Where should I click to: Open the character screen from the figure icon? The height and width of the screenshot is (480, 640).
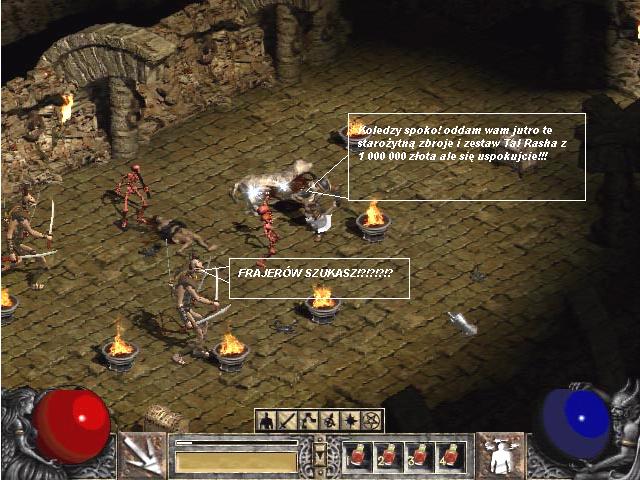(x=267, y=421)
